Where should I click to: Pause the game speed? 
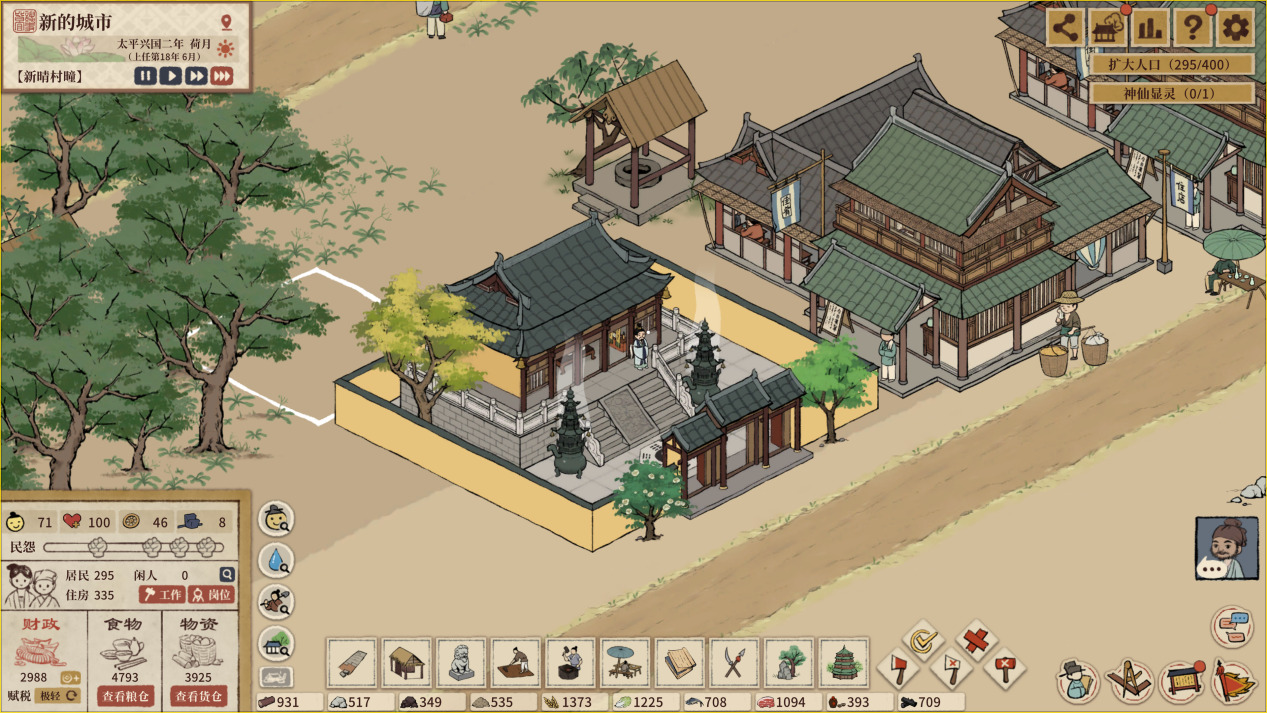coord(146,76)
